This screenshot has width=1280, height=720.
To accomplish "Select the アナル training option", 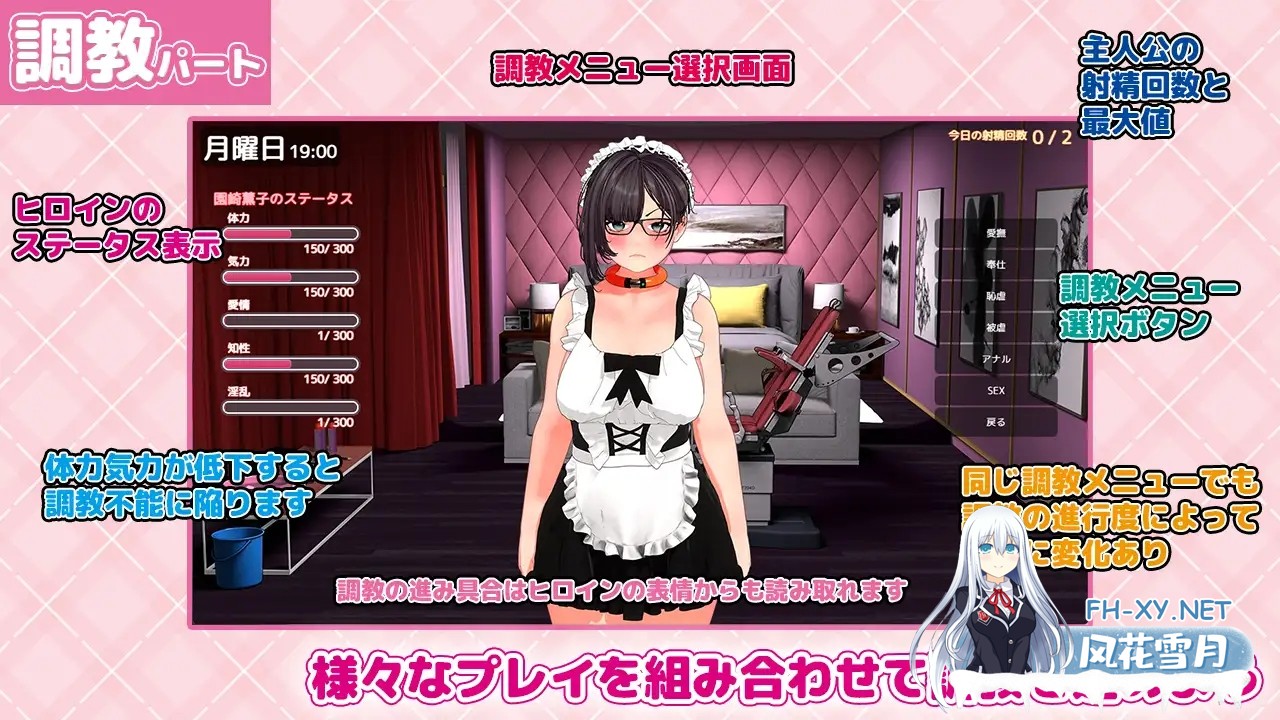I will [995, 358].
